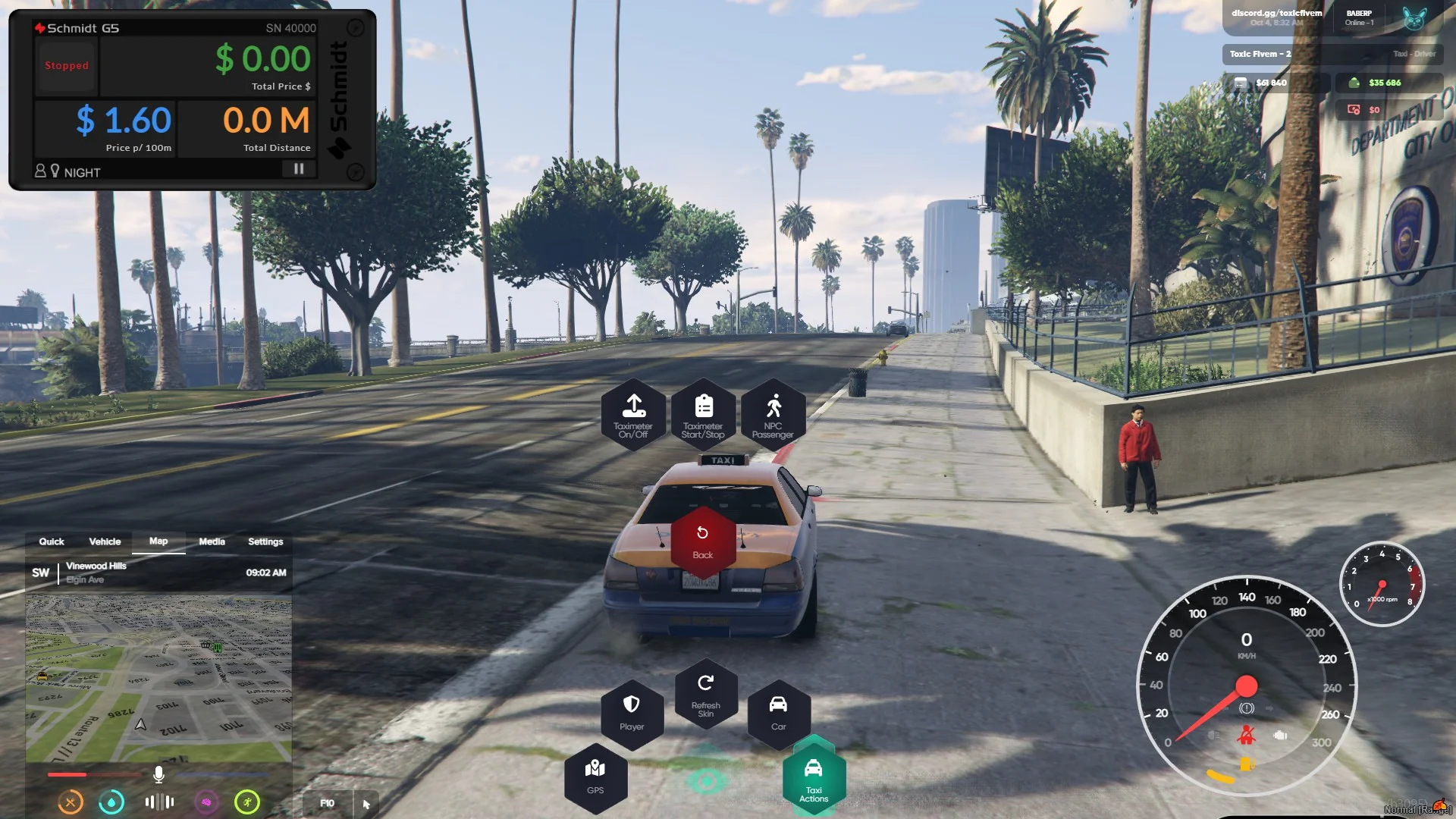Choose Taximeter Start/Stop in the radial menu

click(703, 415)
